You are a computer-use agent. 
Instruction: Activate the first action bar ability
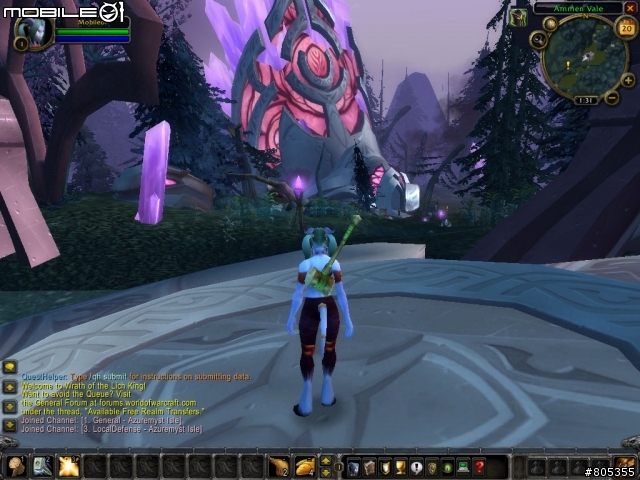pyautogui.click(x=16, y=466)
